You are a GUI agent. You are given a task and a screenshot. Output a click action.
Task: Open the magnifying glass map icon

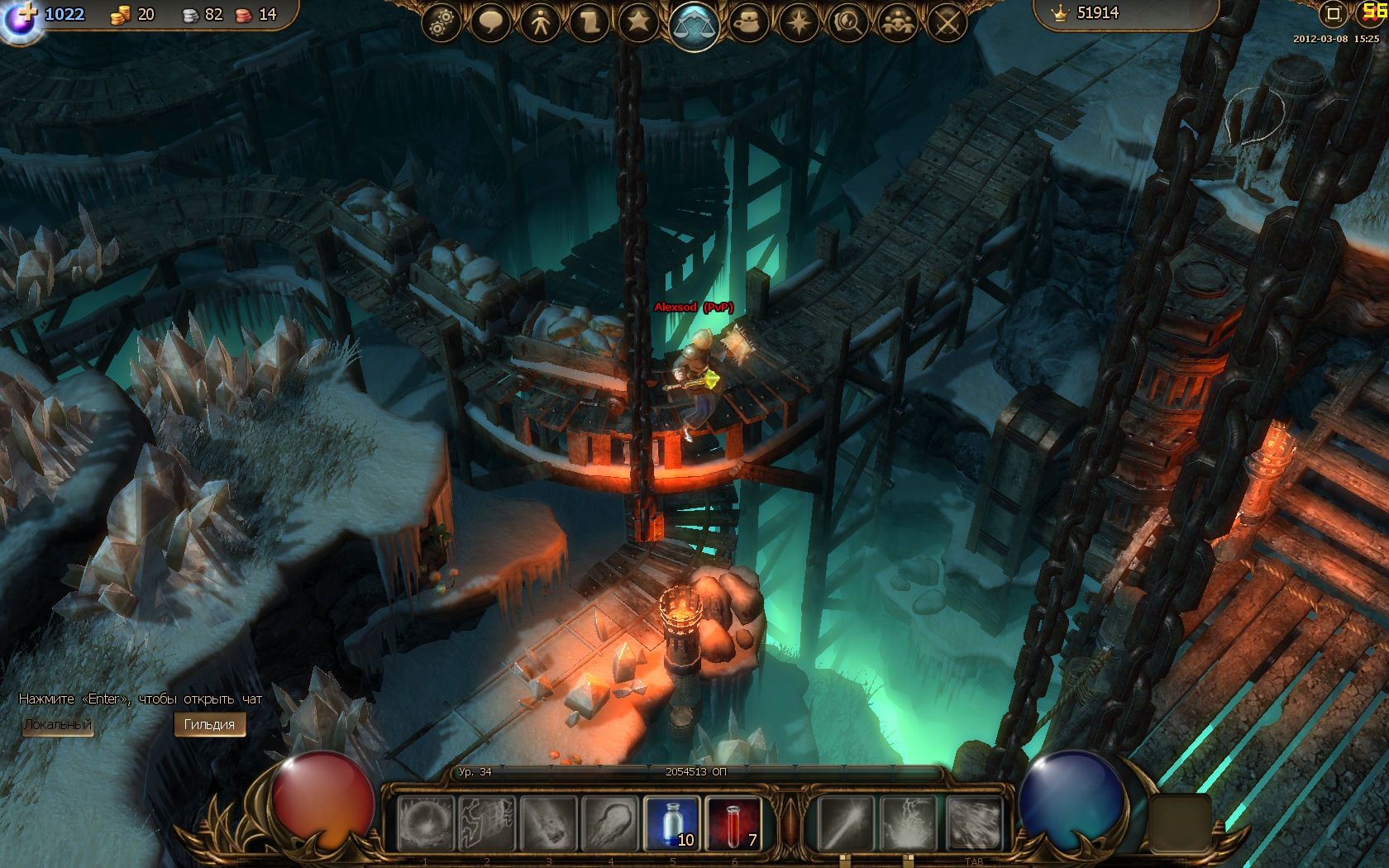[x=847, y=23]
